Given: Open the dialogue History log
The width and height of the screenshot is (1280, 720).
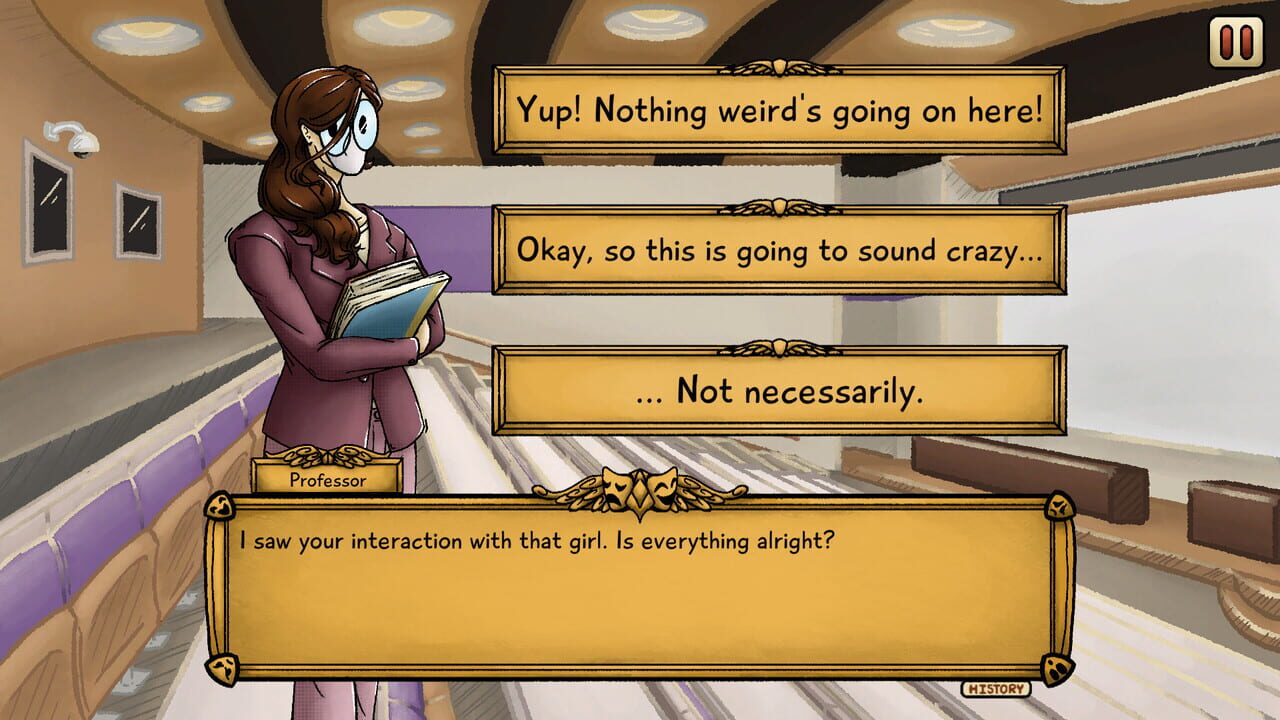Looking at the screenshot, I should click(x=996, y=688).
